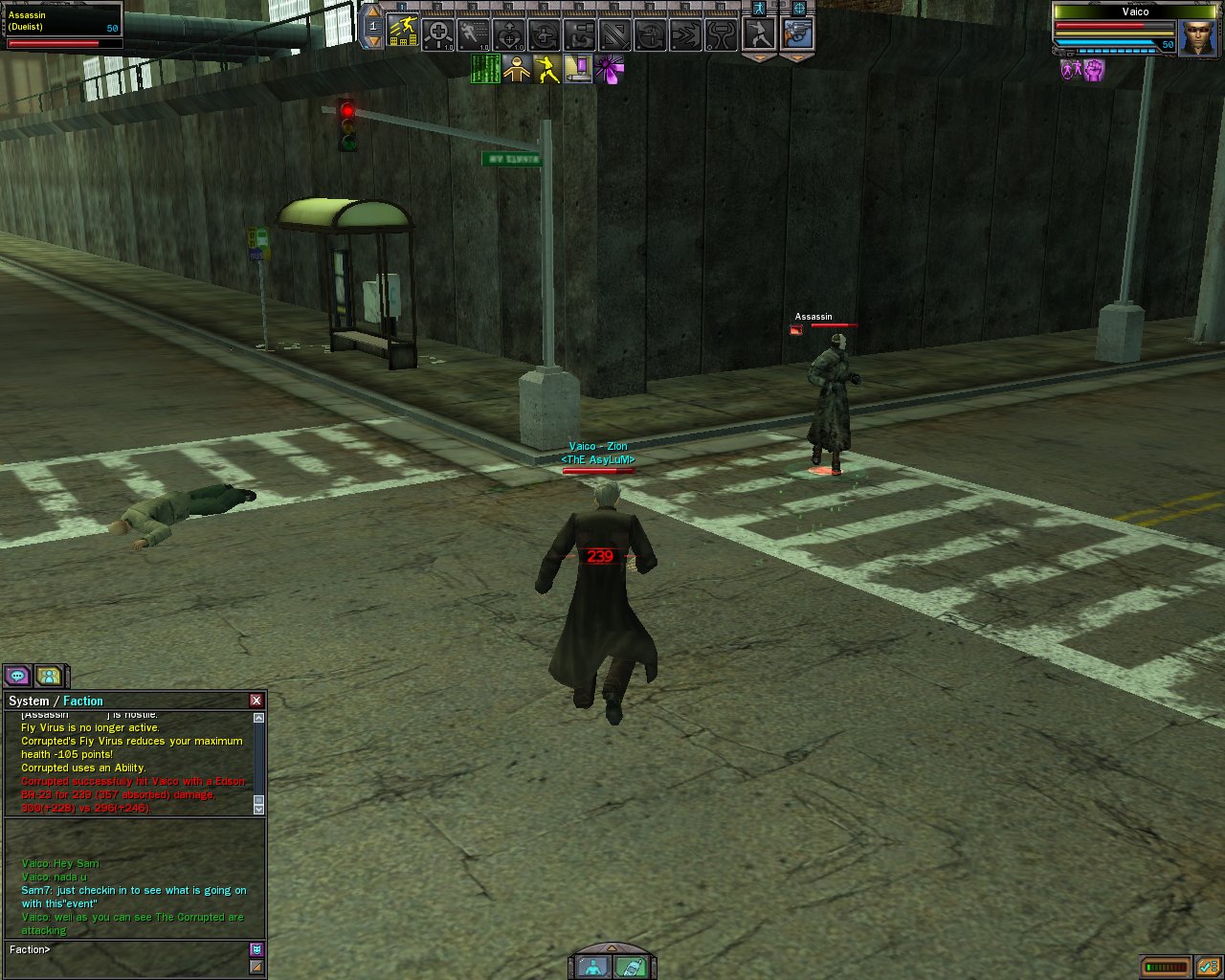Open the checklist button at bottom right
Viewport: 1225px width, 980px height.
(1207, 967)
